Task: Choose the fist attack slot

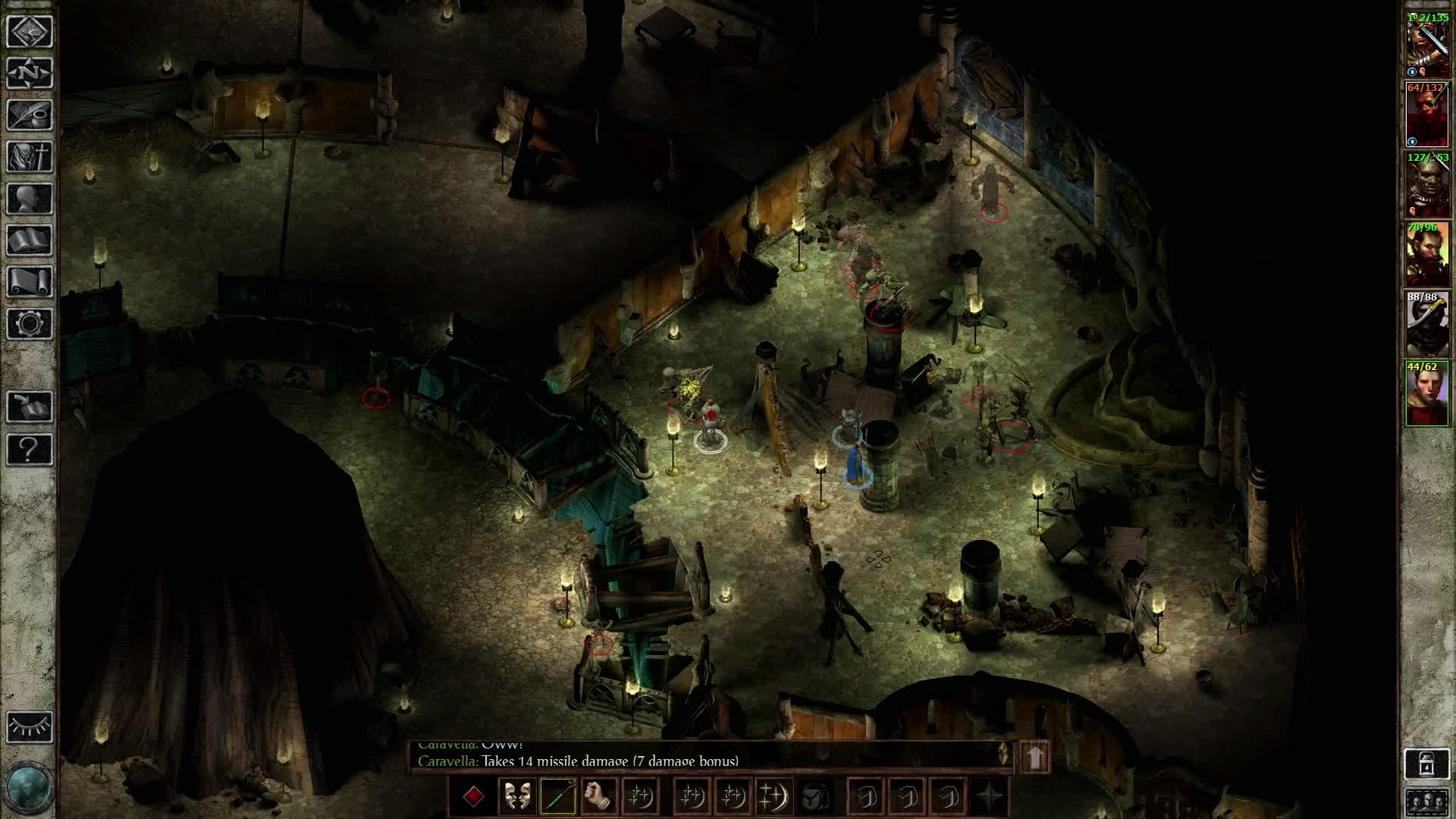Action: pyautogui.click(x=598, y=796)
